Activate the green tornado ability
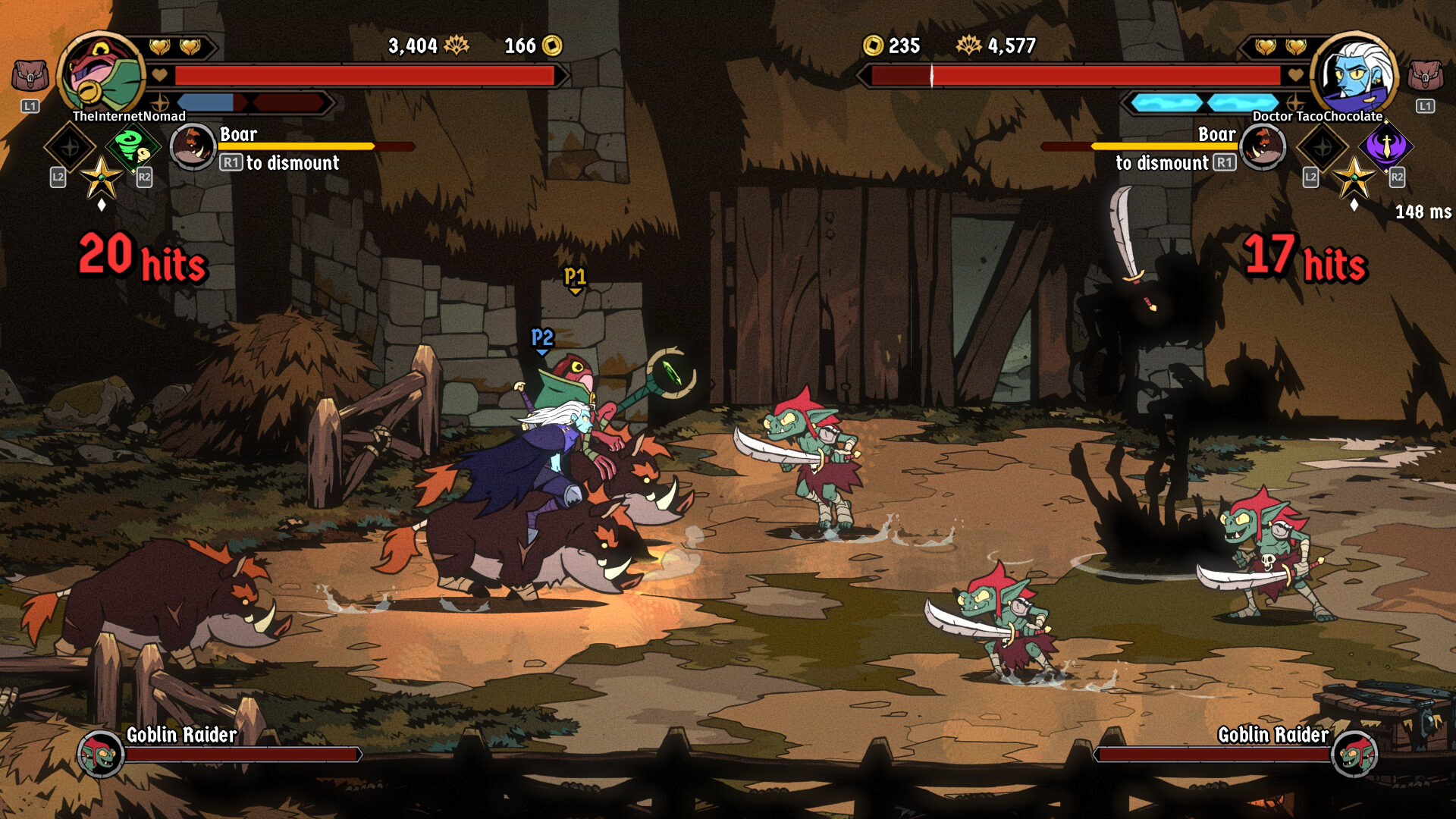The width and height of the screenshot is (1456, 819). 132,146
